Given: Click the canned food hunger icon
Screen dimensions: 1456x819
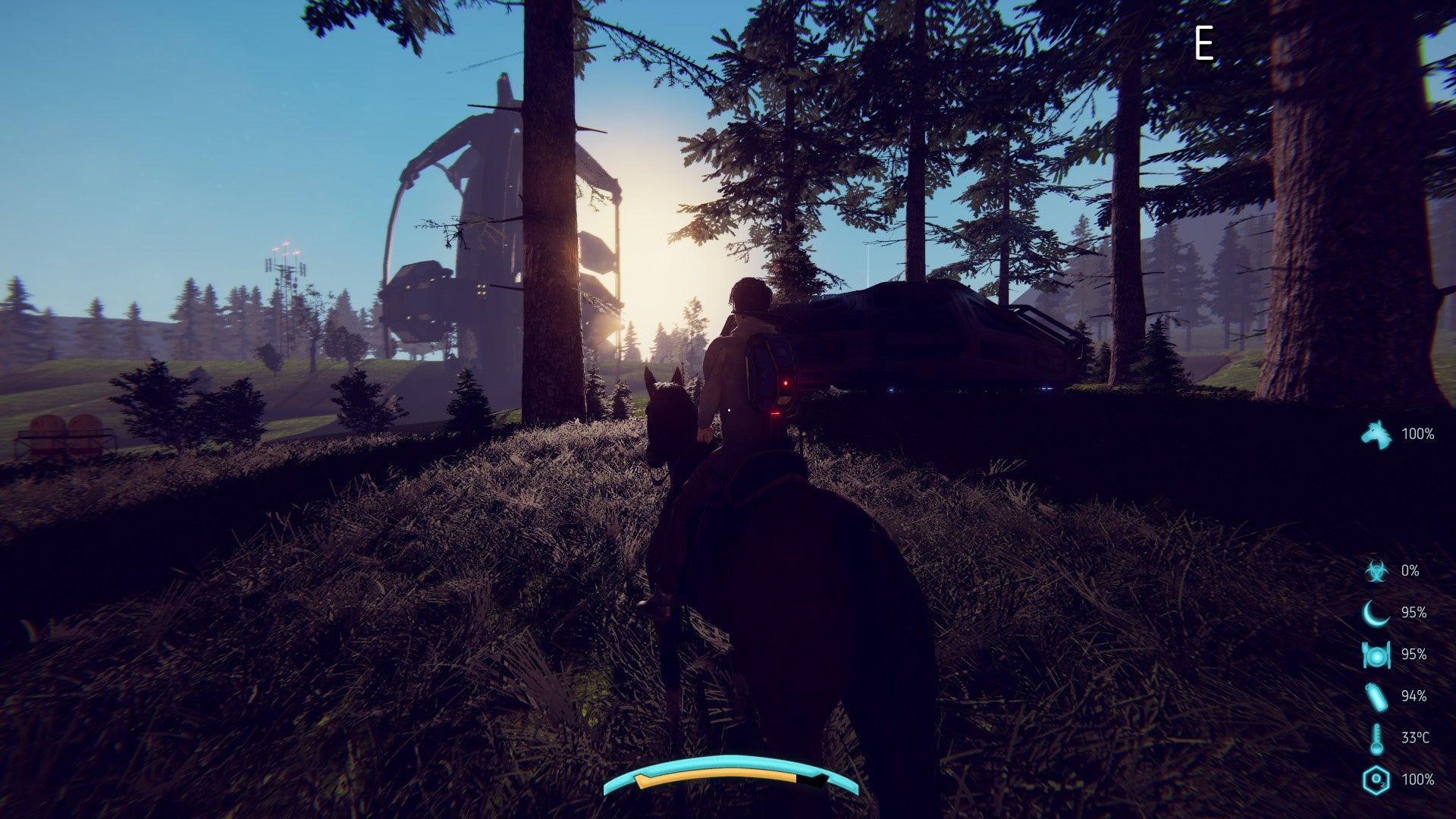Looking at the screenshot, I should (x=1376, y=656).
